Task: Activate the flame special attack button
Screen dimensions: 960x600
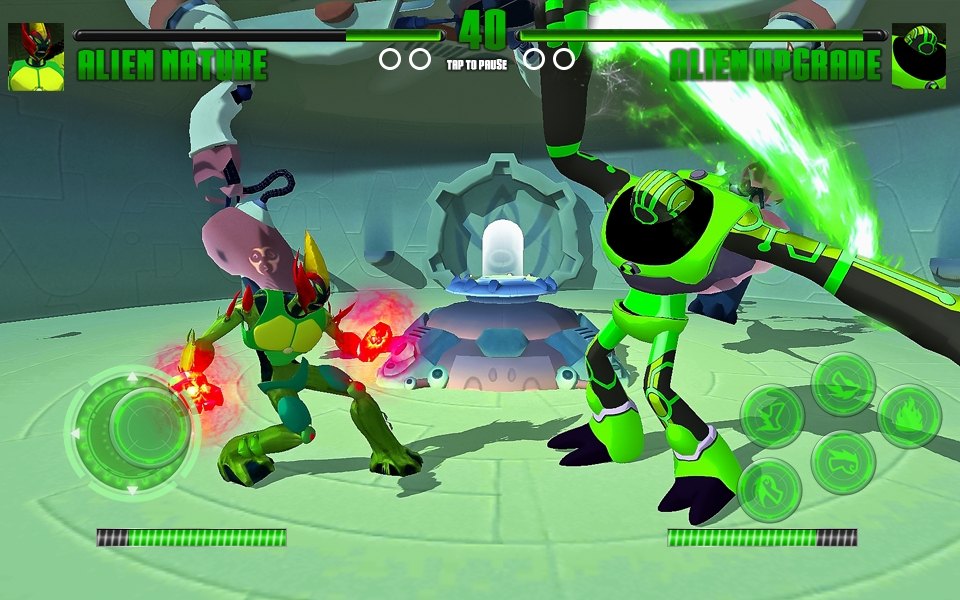Action: (909, 416)
